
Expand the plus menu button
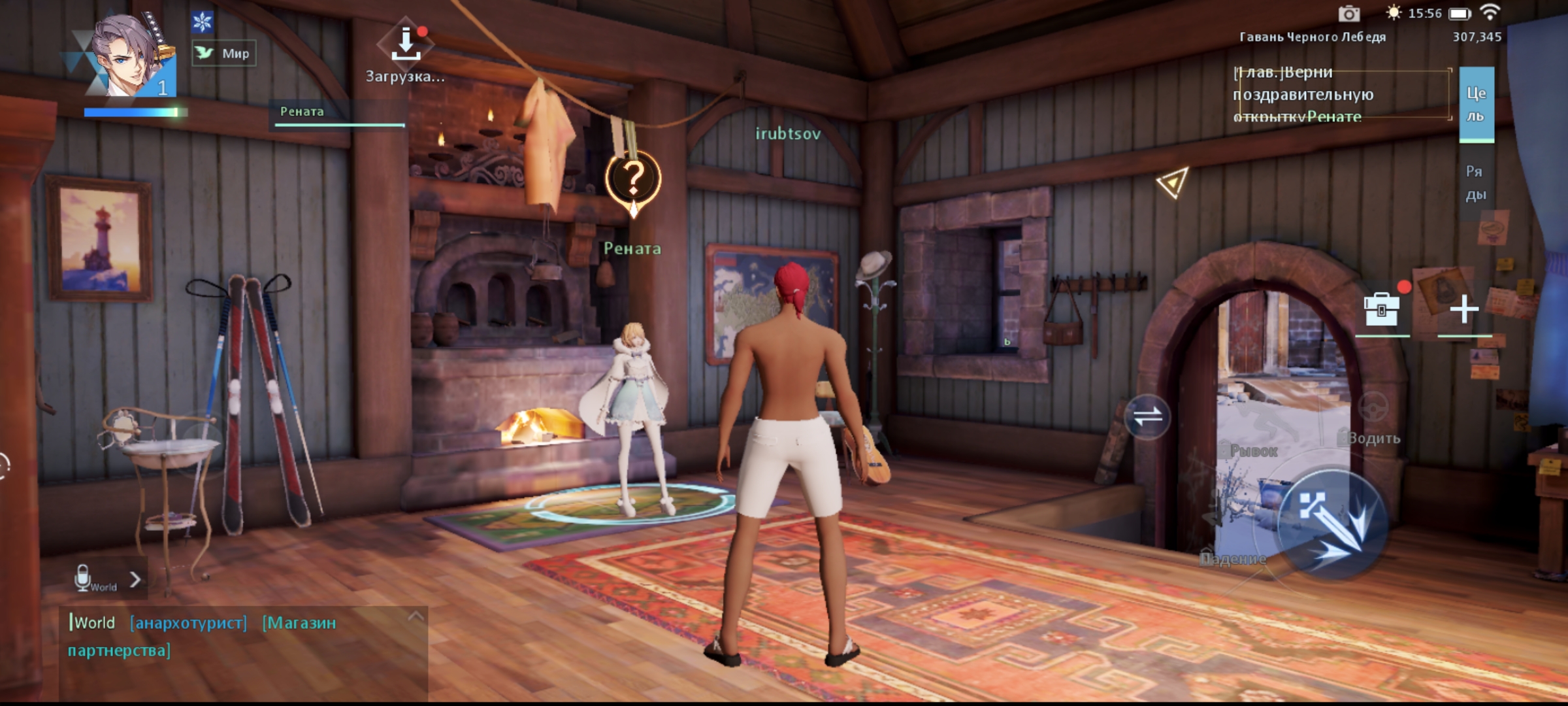click(x=1464, y=309)
